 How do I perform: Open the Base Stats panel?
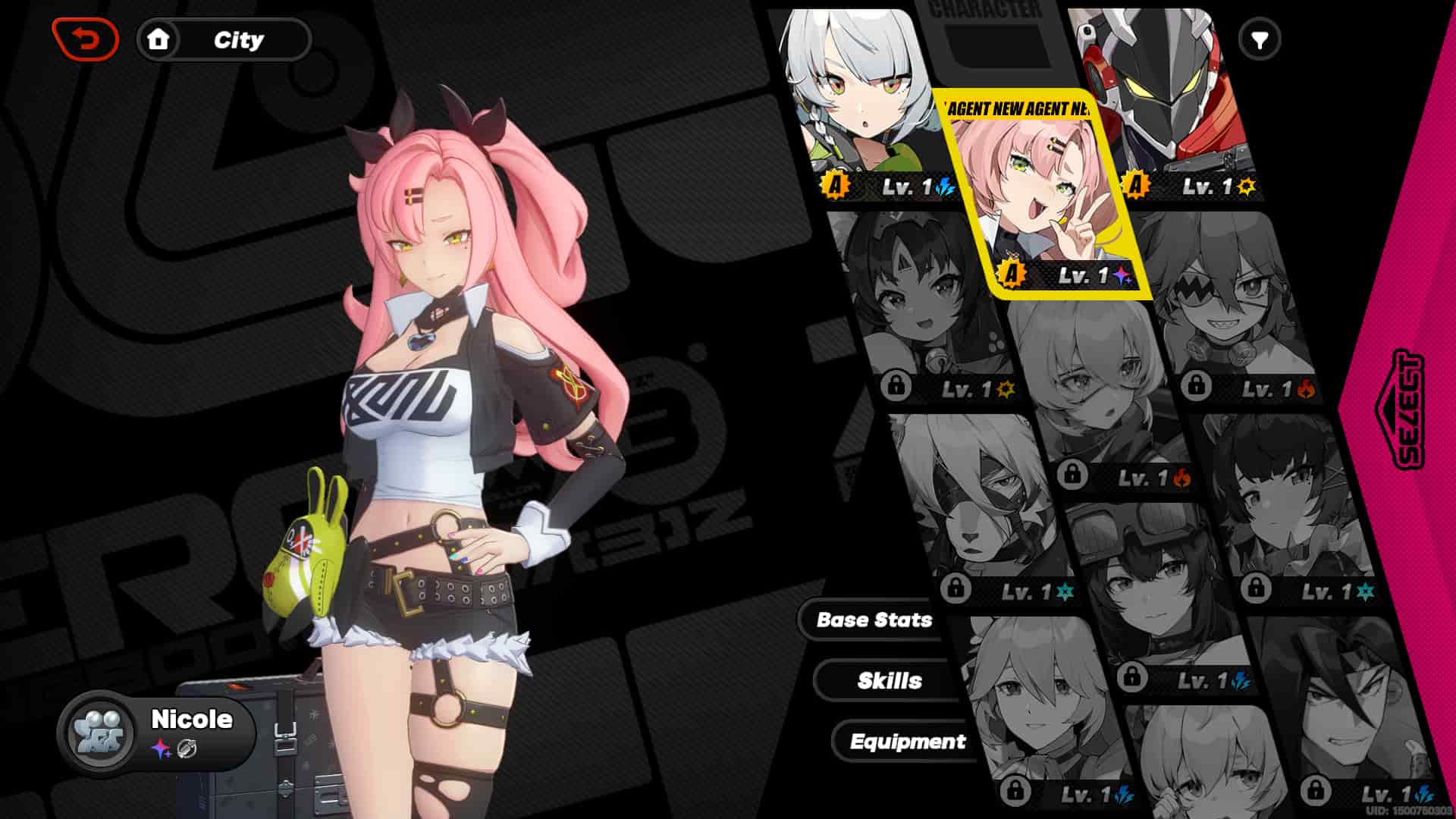coord(874,620)
